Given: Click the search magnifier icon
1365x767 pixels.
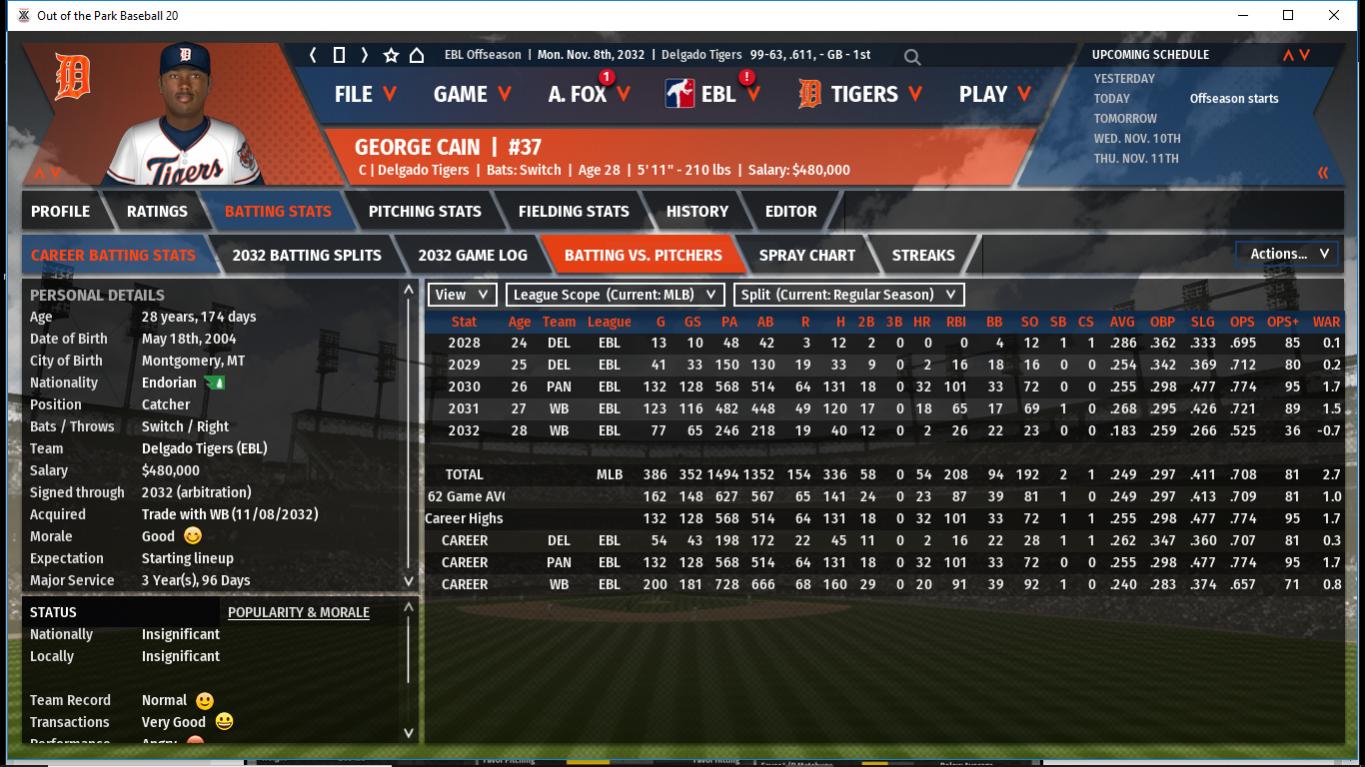Looking at the screenshot, I should tap(912, 57).
